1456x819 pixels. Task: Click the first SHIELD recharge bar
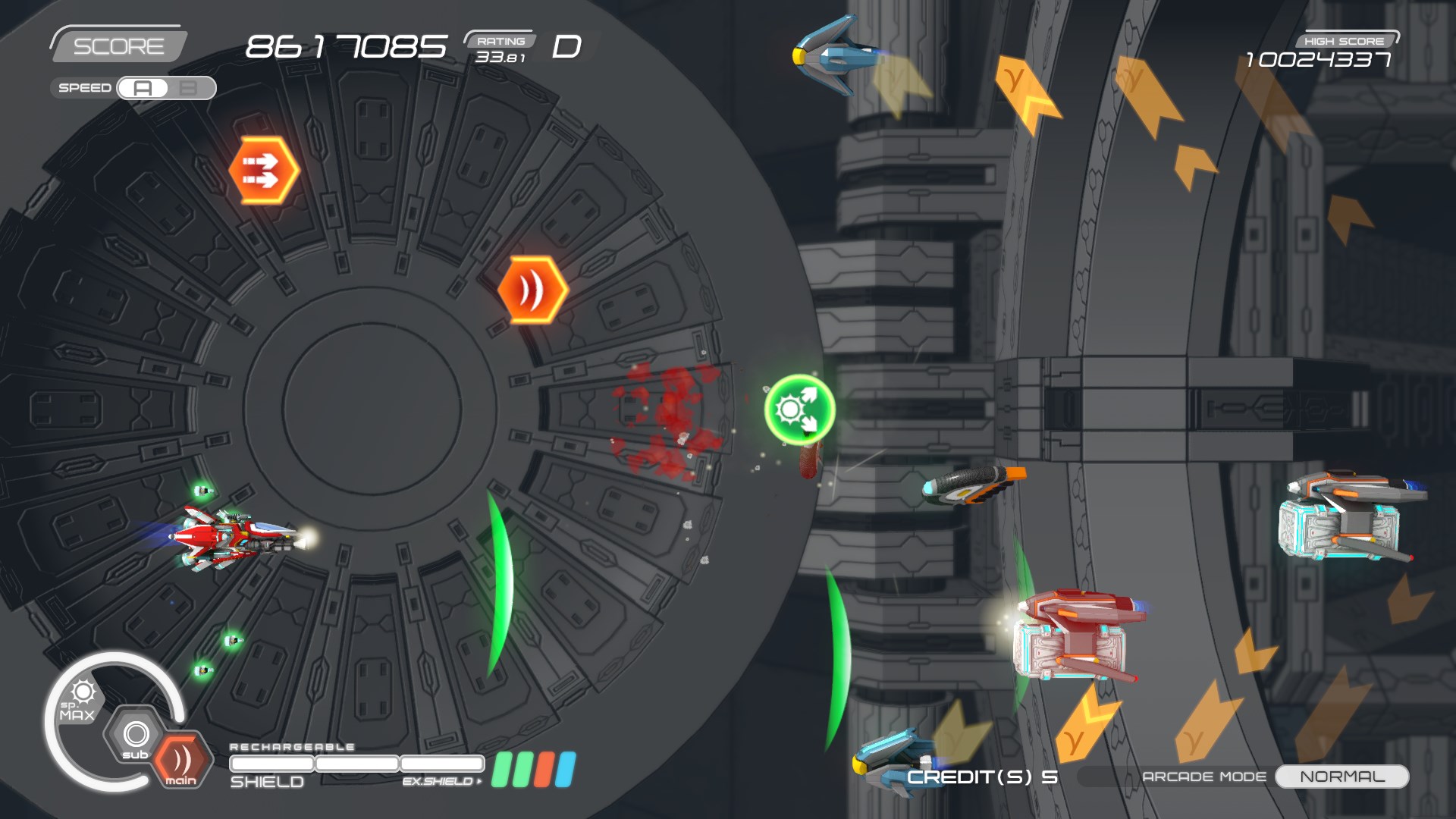pos(272,764)
